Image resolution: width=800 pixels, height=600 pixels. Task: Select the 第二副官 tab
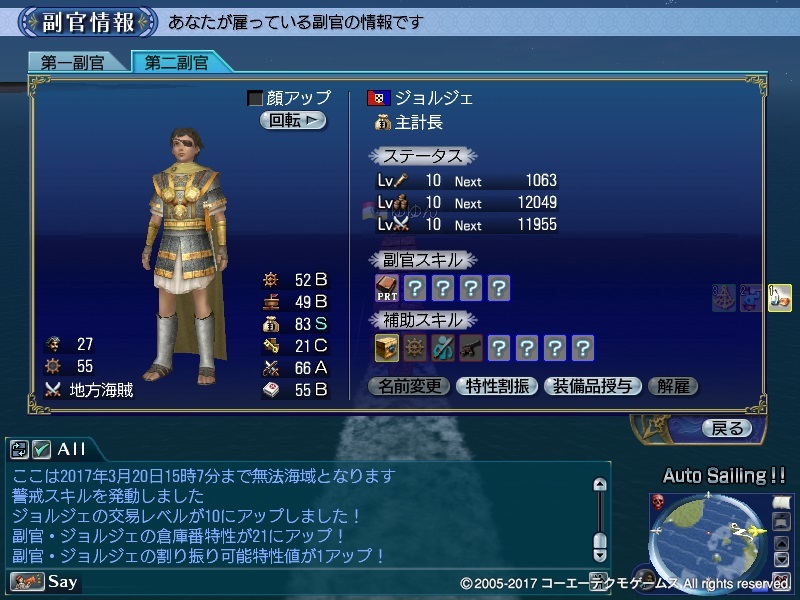pyautogui.click(x=178, y=62)
